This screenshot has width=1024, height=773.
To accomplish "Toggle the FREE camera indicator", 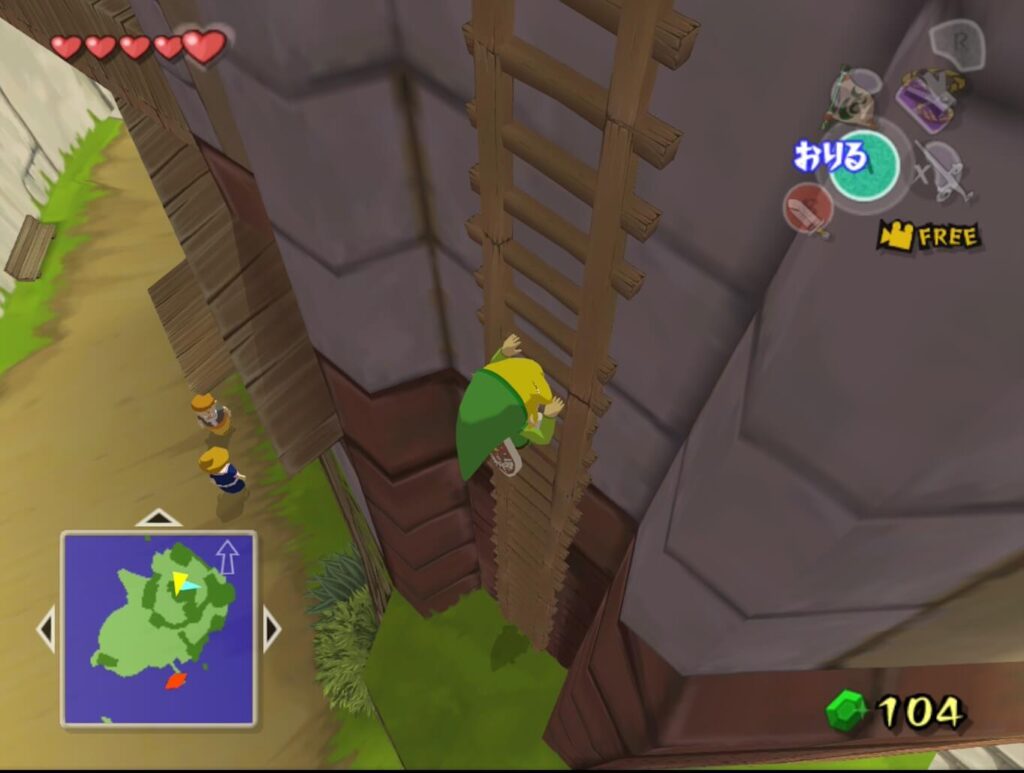I will coord(928,236).
